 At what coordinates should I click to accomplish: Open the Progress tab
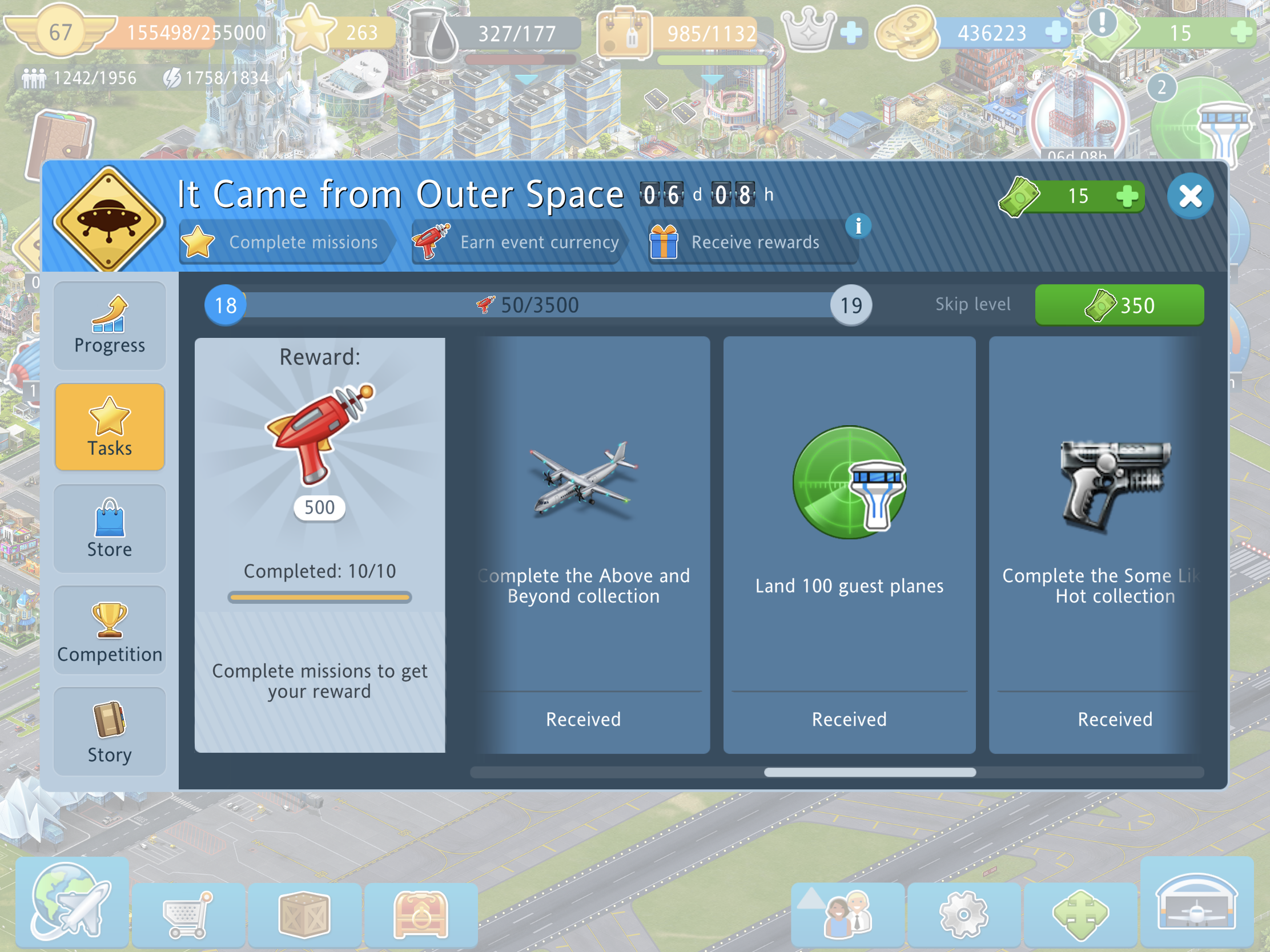coord(110,325)
